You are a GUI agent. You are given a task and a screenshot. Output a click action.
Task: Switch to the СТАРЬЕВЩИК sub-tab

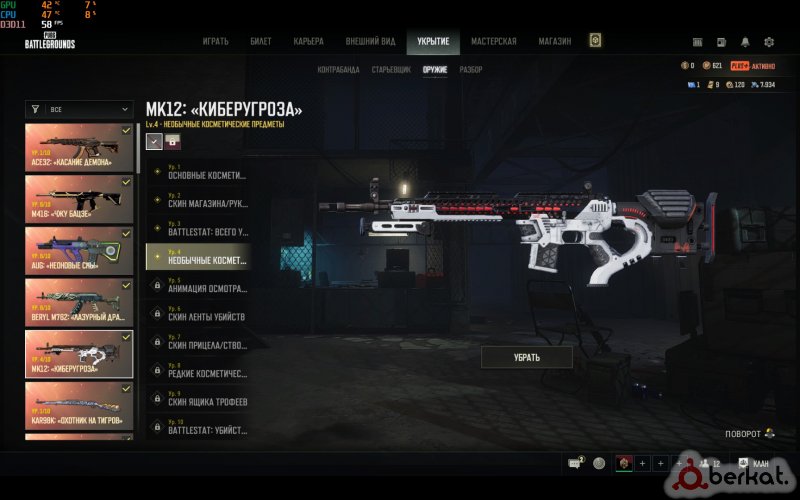pos(391,70)
